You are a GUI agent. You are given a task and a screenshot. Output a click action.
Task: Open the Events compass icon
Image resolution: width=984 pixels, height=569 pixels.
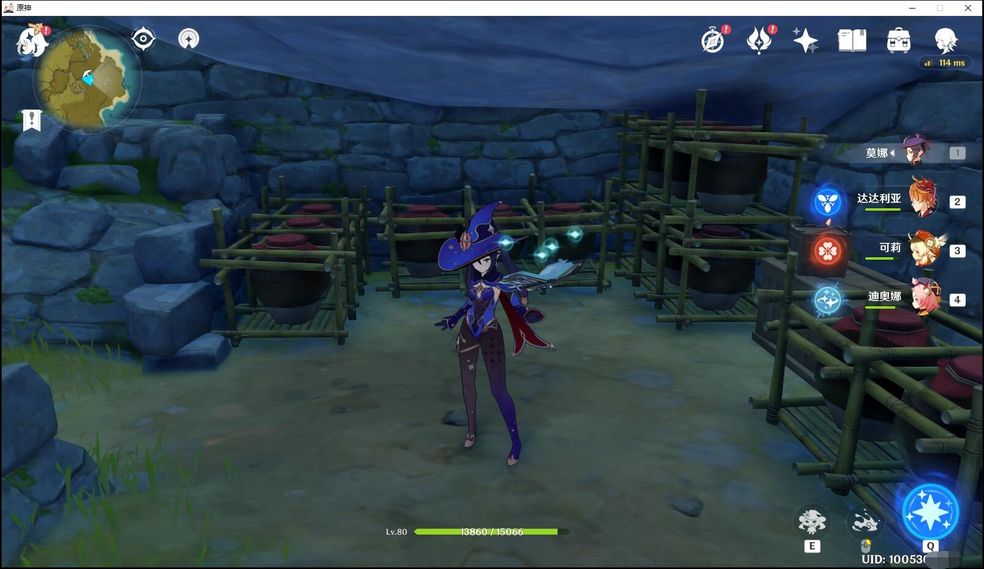pyautogui.click(x=712, y=40)
